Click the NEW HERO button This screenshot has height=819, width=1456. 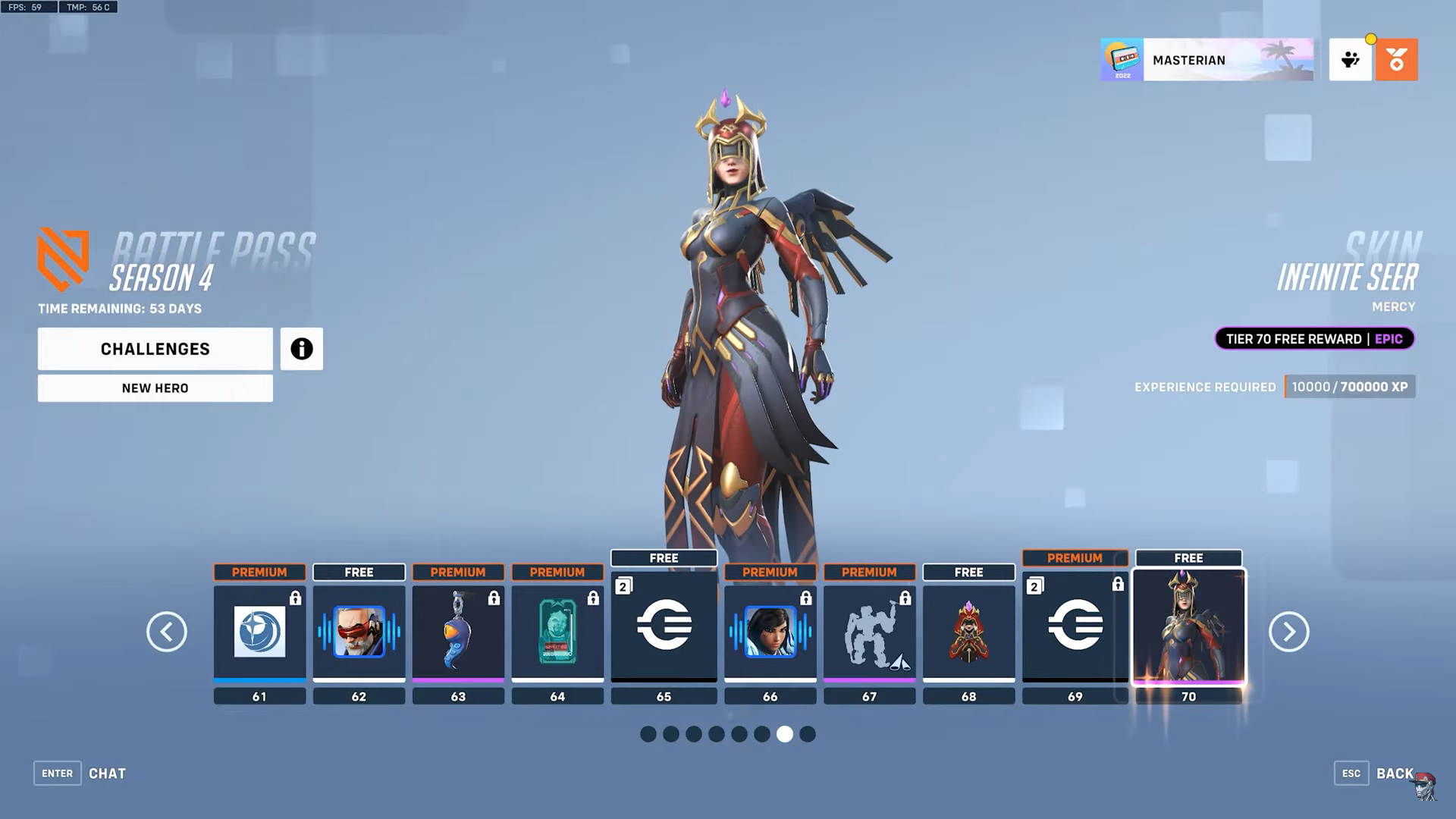pos(155,388)
